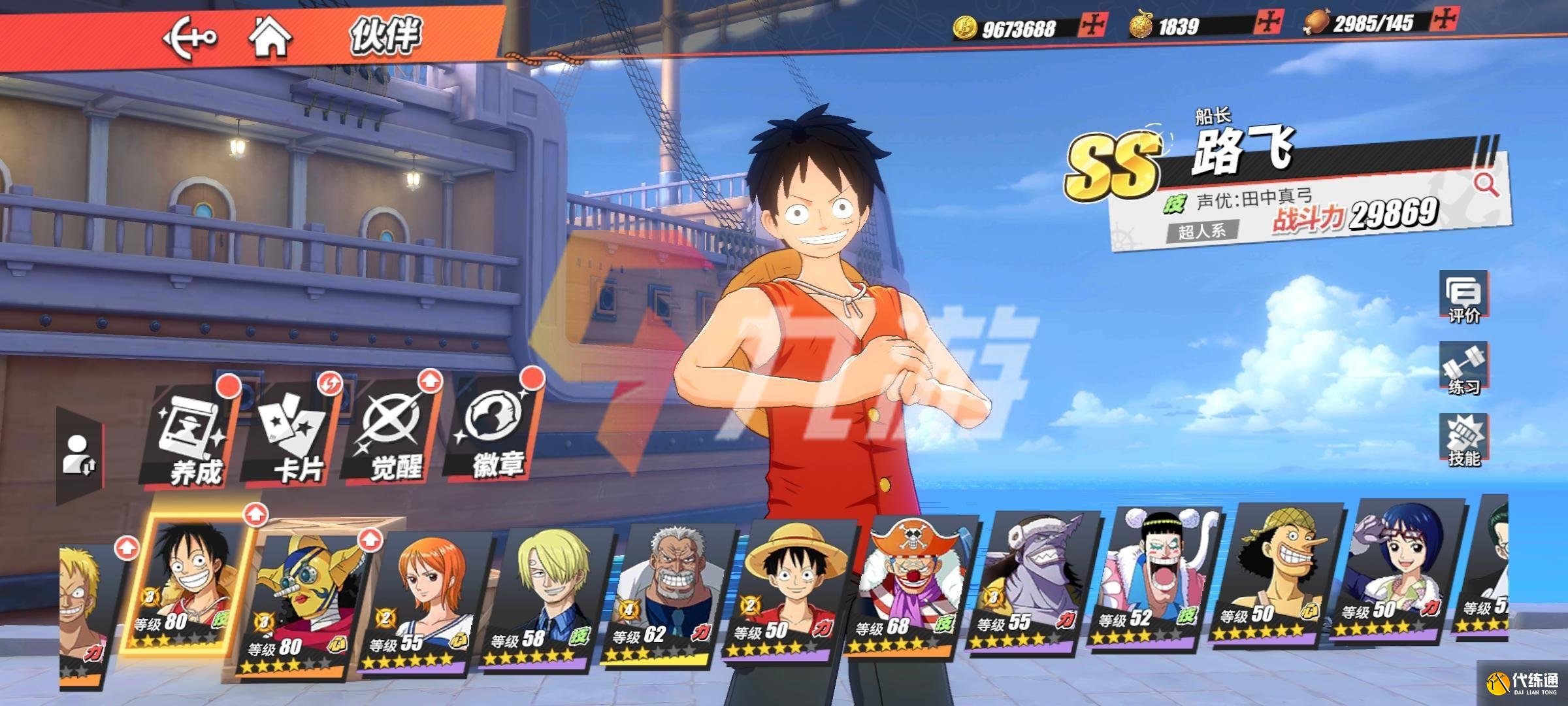Enter 练习 practice mode

pyautogui.click(x=1463, y=369)
